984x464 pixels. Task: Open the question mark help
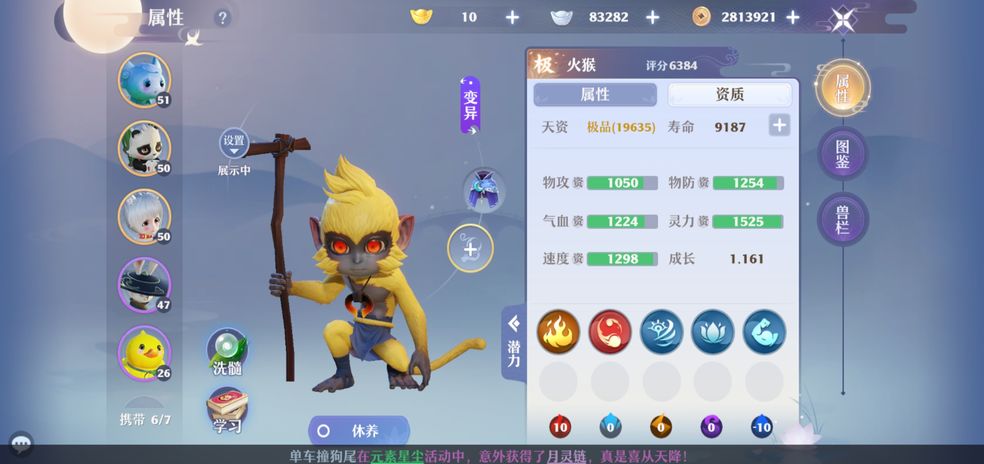coord(222,17)
